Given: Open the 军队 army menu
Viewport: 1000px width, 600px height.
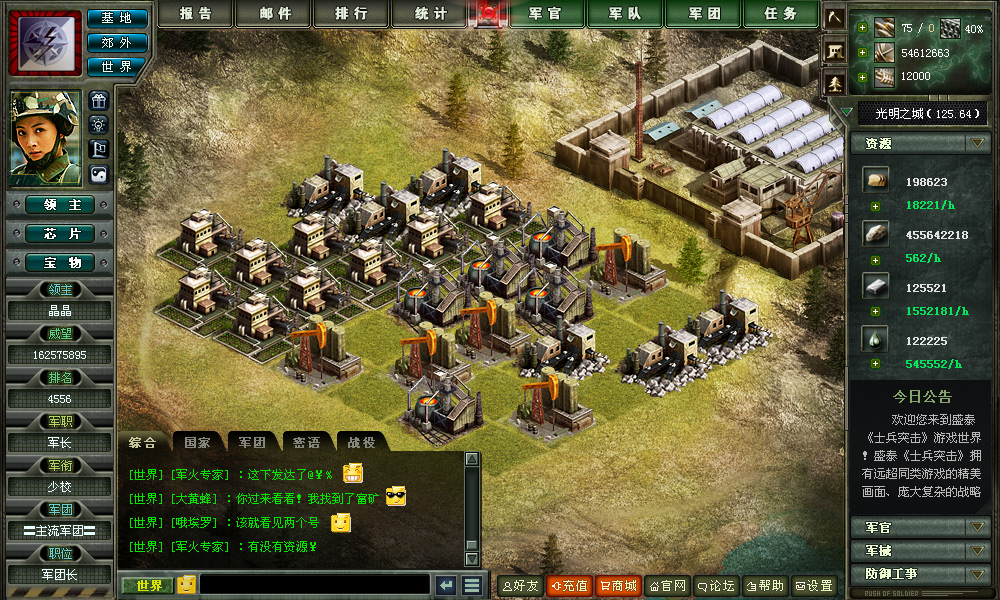Looking at the screenshot, I should point(628,14).
